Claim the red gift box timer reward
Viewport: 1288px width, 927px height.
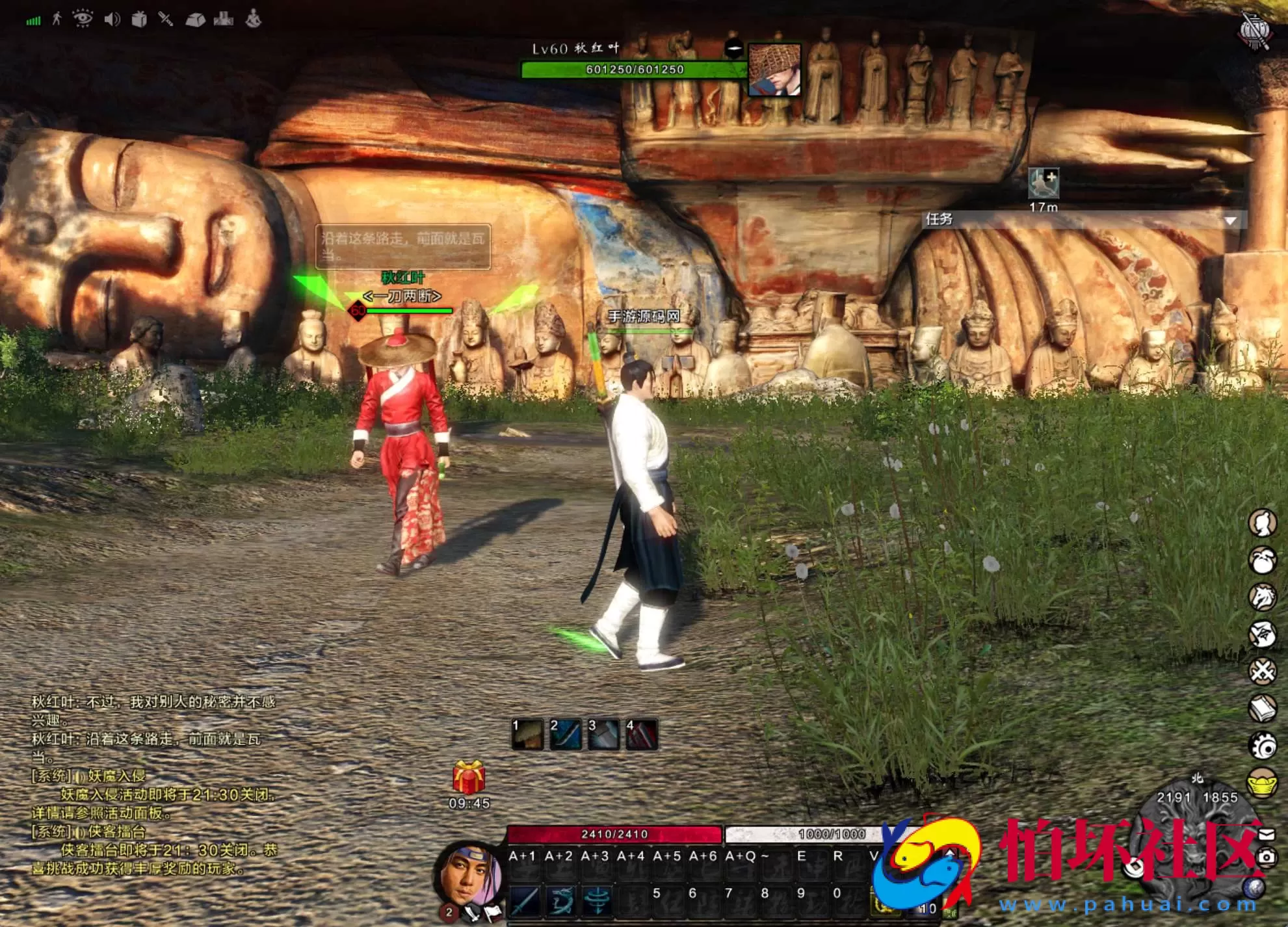coord(469,778)
